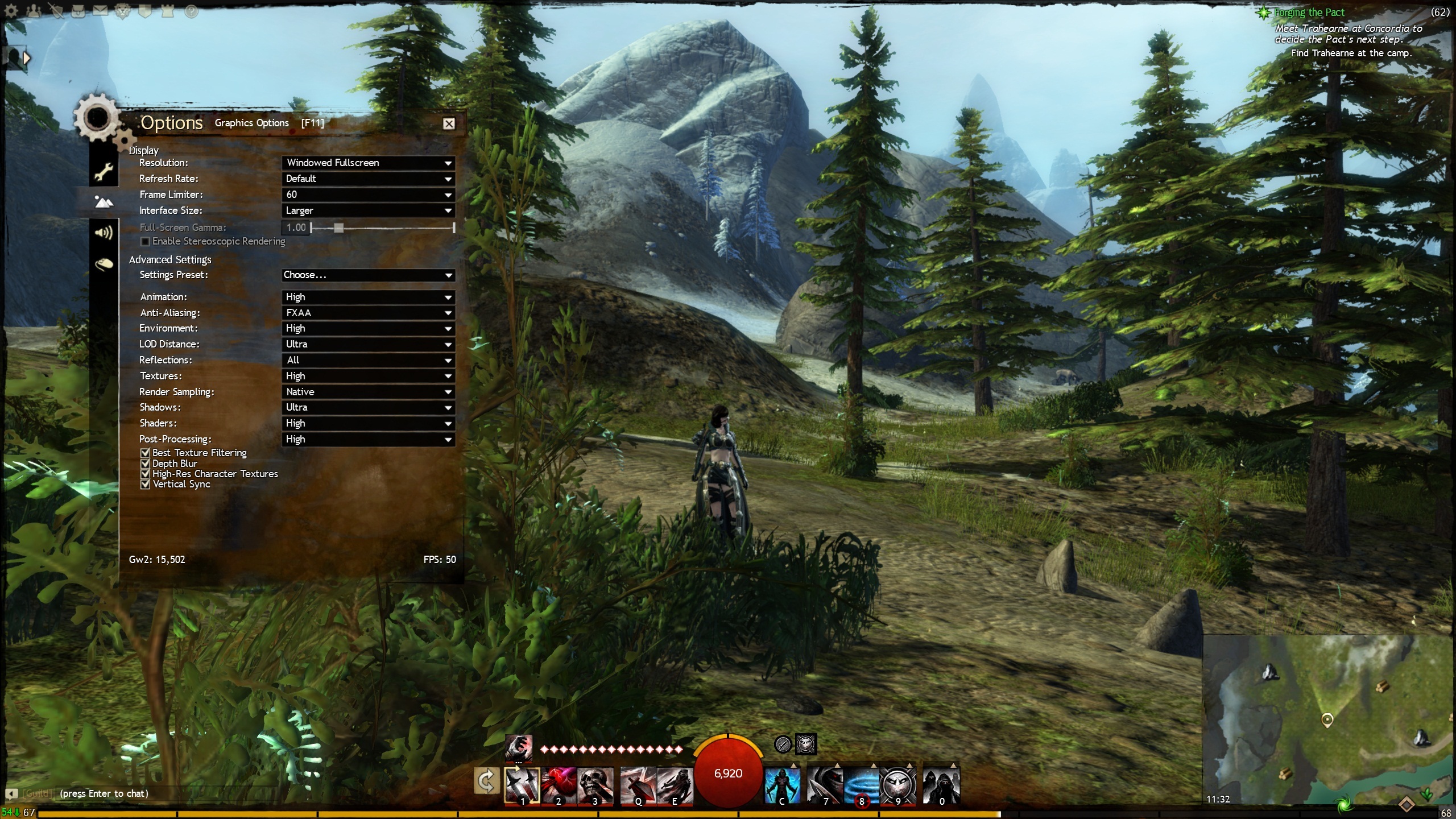Viewport: 1456px width, 819px height.
Task: Select the Forging the Pact quest tracker
Action: click(1309, 13)
